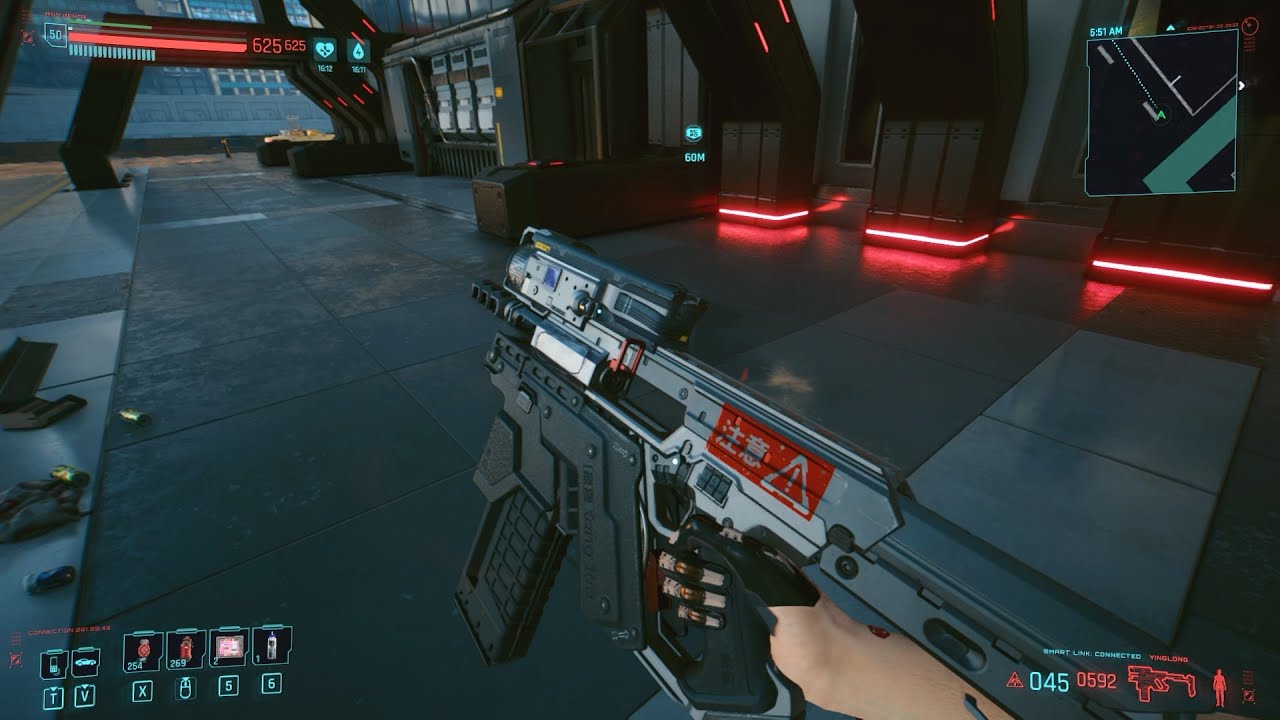1280x720 pixels.
Task: Click the lightning stamina buff icon at top
Action: [x=359, y=50]
